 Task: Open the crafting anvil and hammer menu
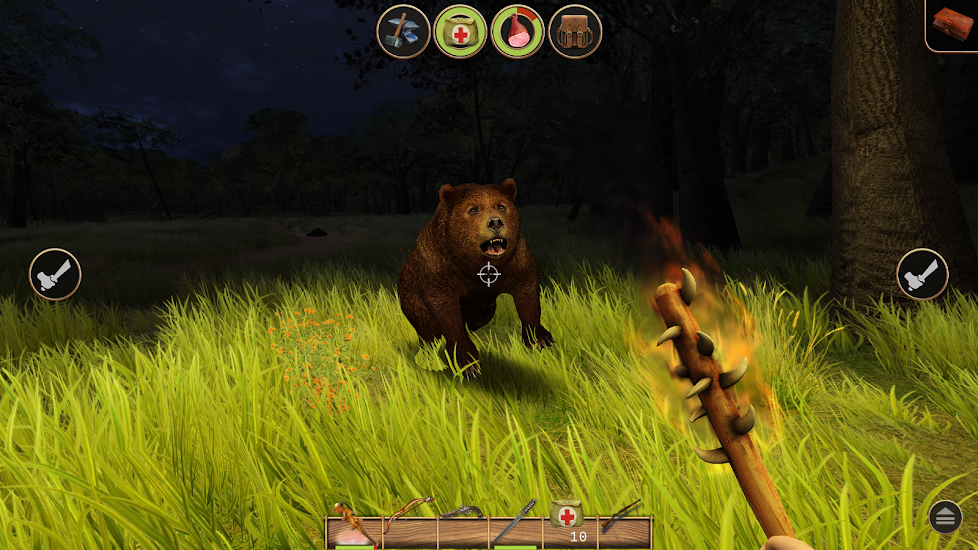pyautogui.click(x=403, y=31)
